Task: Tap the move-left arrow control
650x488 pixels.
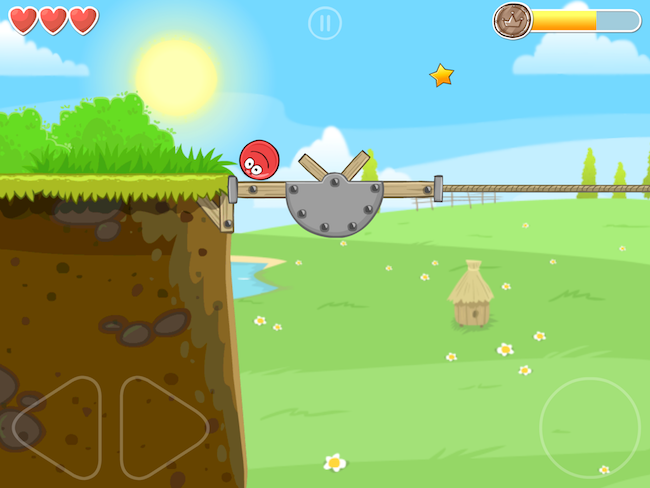Action: pos(58,427)
